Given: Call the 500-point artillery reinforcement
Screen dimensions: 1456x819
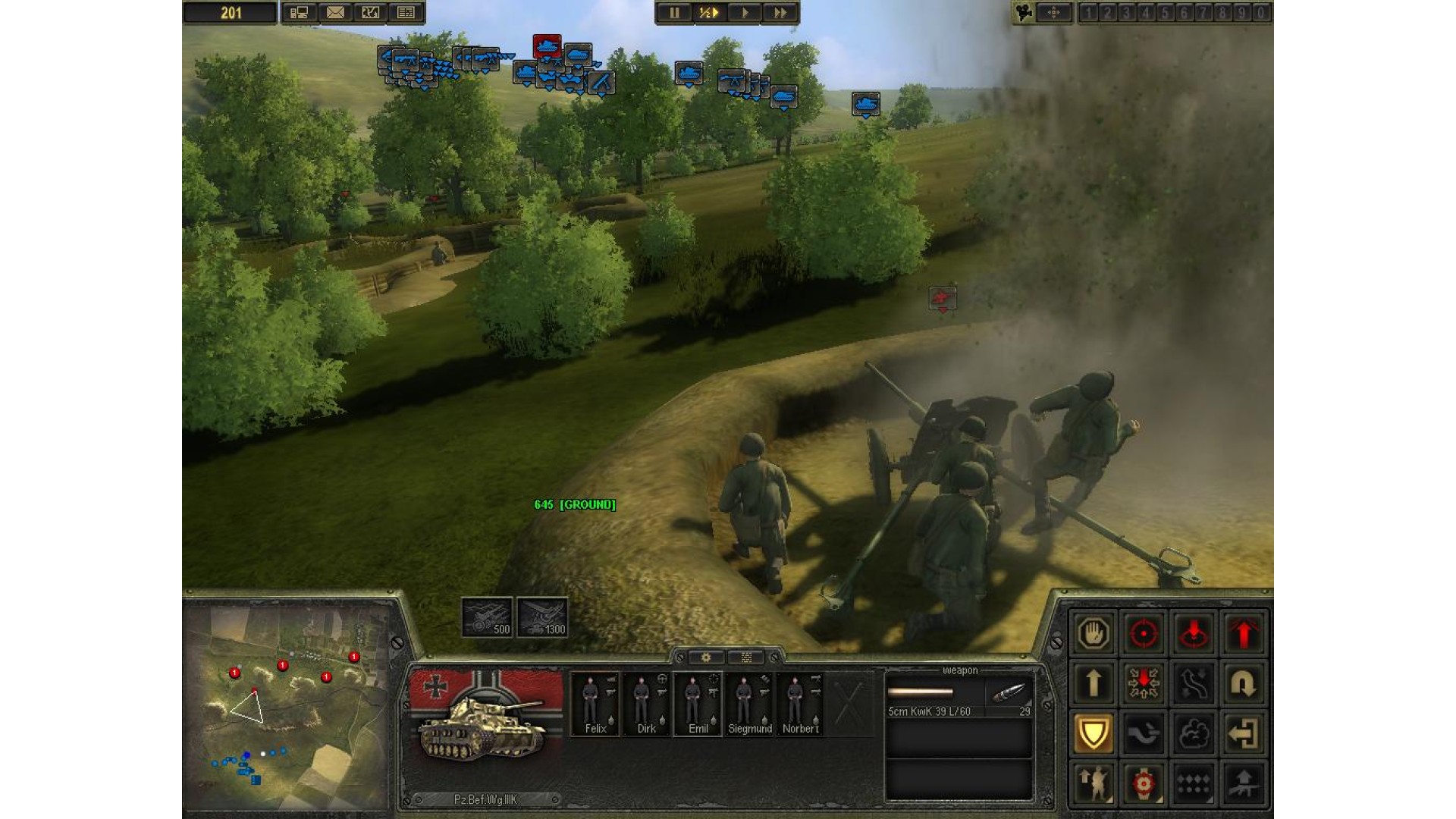Looking at the screenshot, I should 487,617.
